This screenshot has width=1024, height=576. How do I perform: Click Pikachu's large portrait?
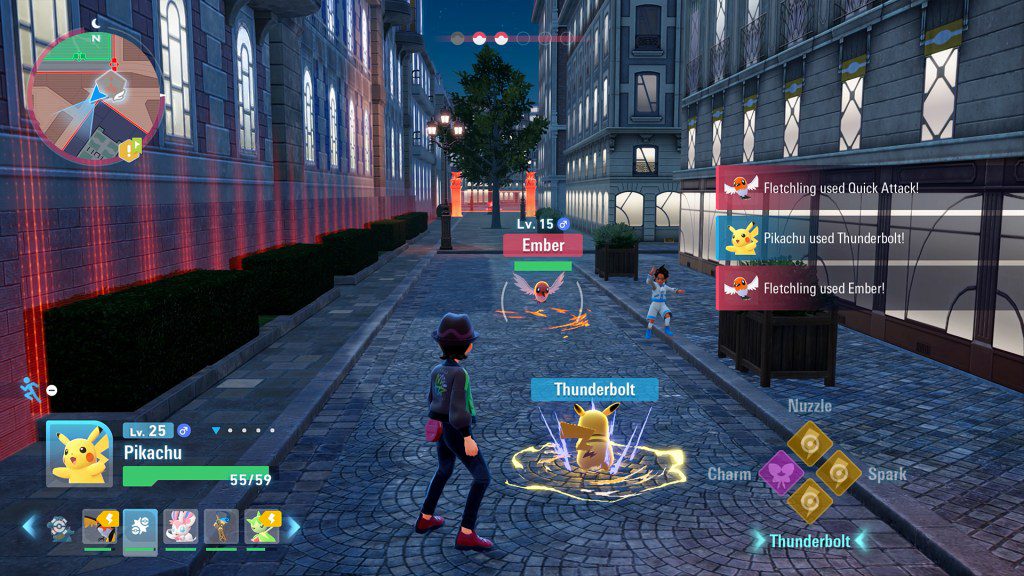click(x=79, y=454)
